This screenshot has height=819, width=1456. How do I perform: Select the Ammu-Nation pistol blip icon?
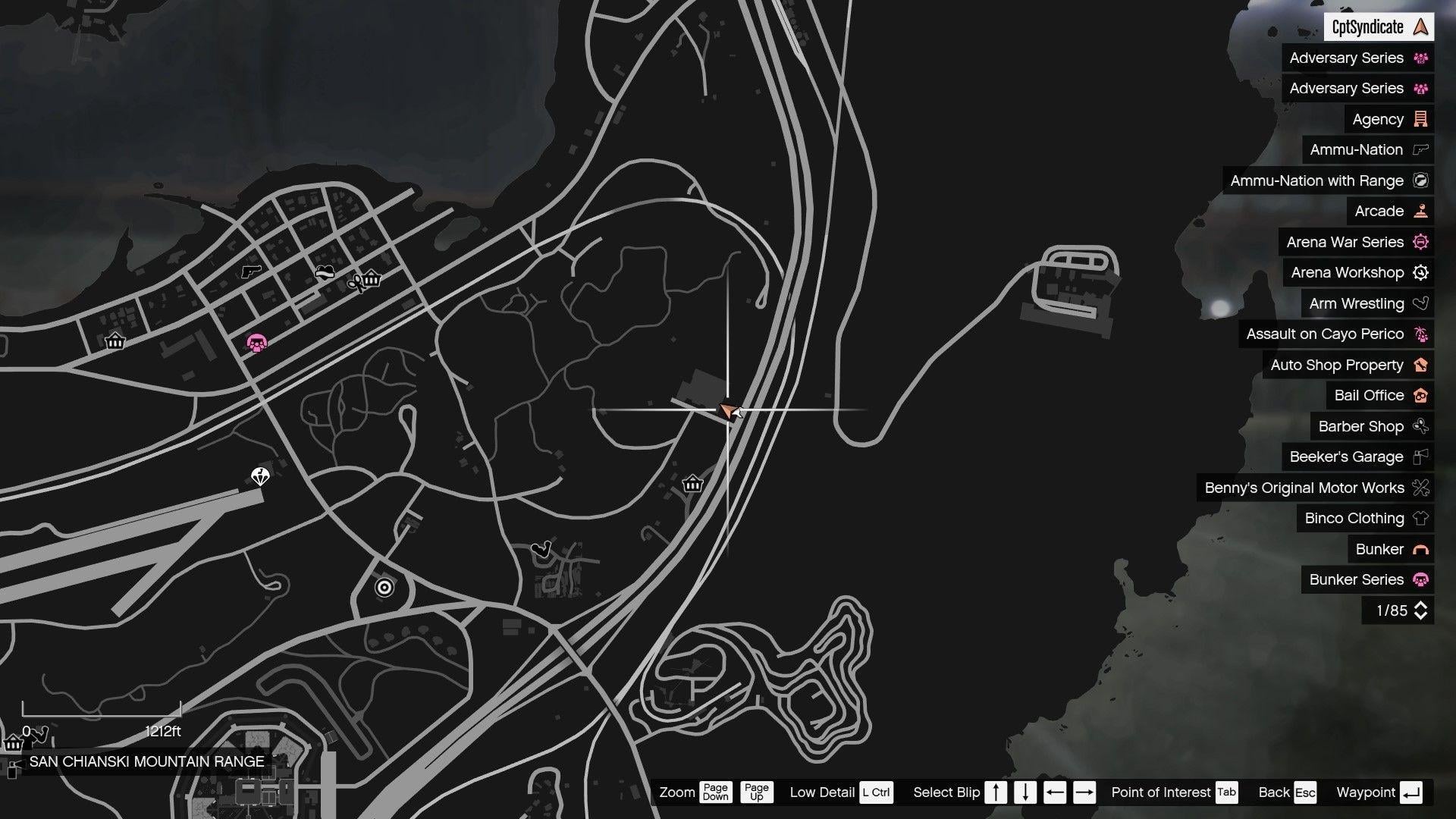point(1420,149)
